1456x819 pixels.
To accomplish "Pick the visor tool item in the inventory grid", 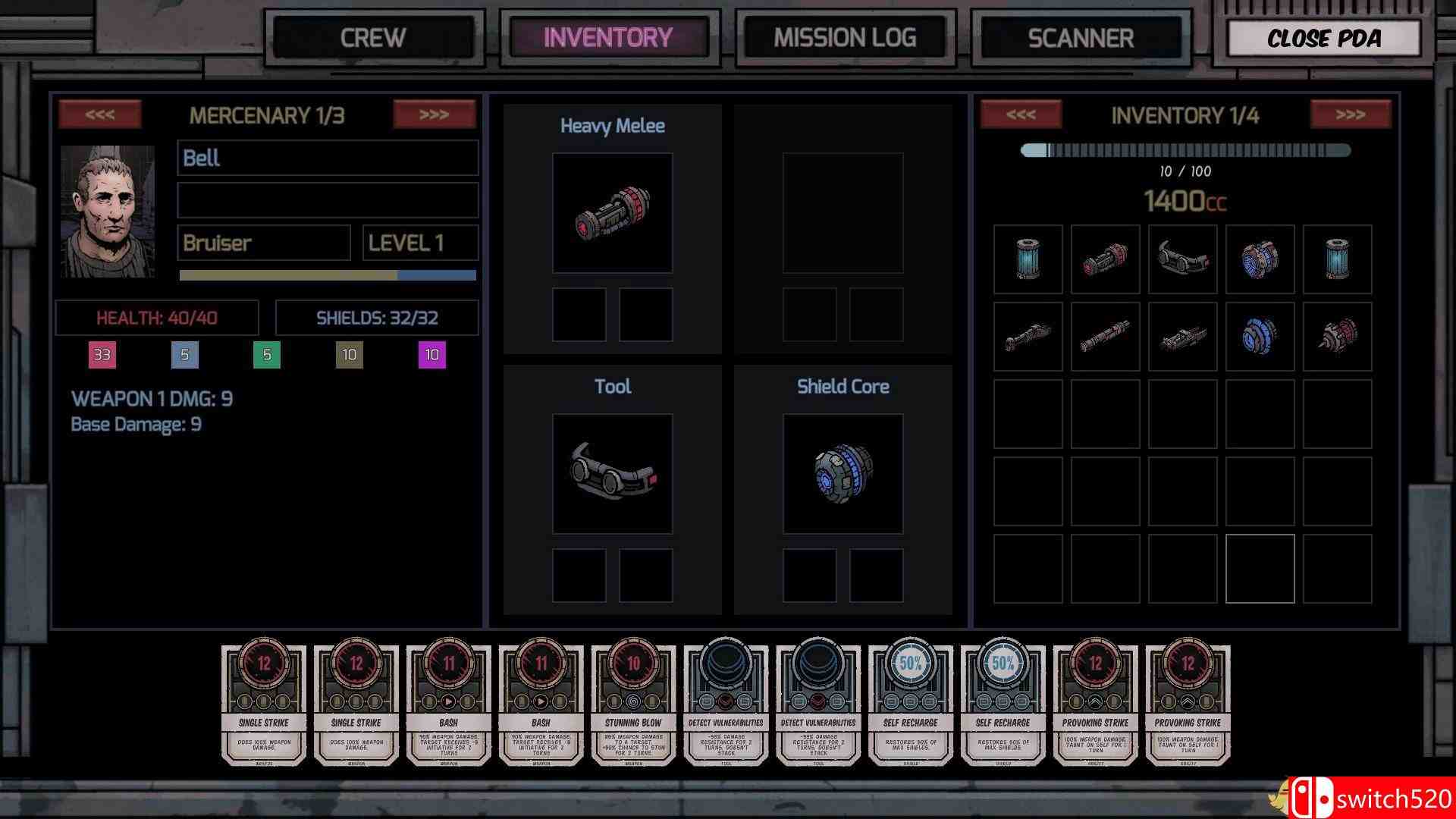I will (x=1182, y=259).
